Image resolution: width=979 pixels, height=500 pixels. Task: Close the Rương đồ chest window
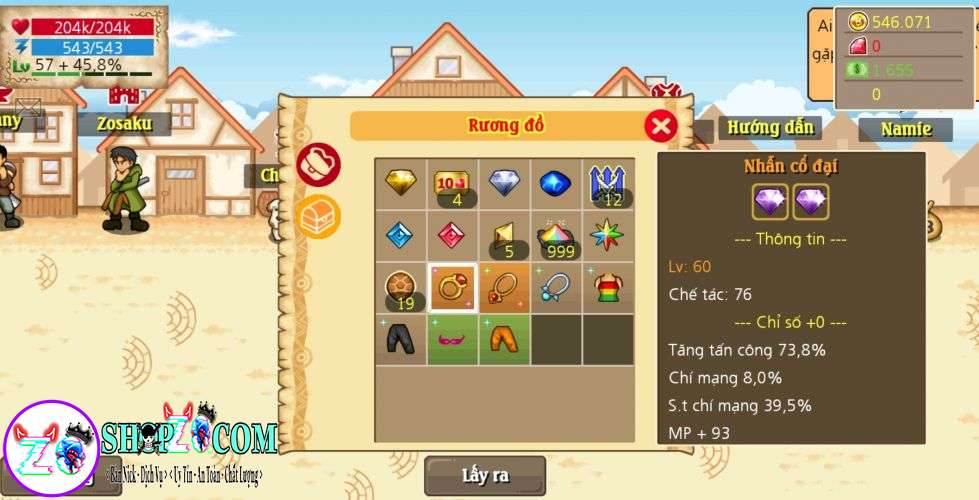click(660, 126)
